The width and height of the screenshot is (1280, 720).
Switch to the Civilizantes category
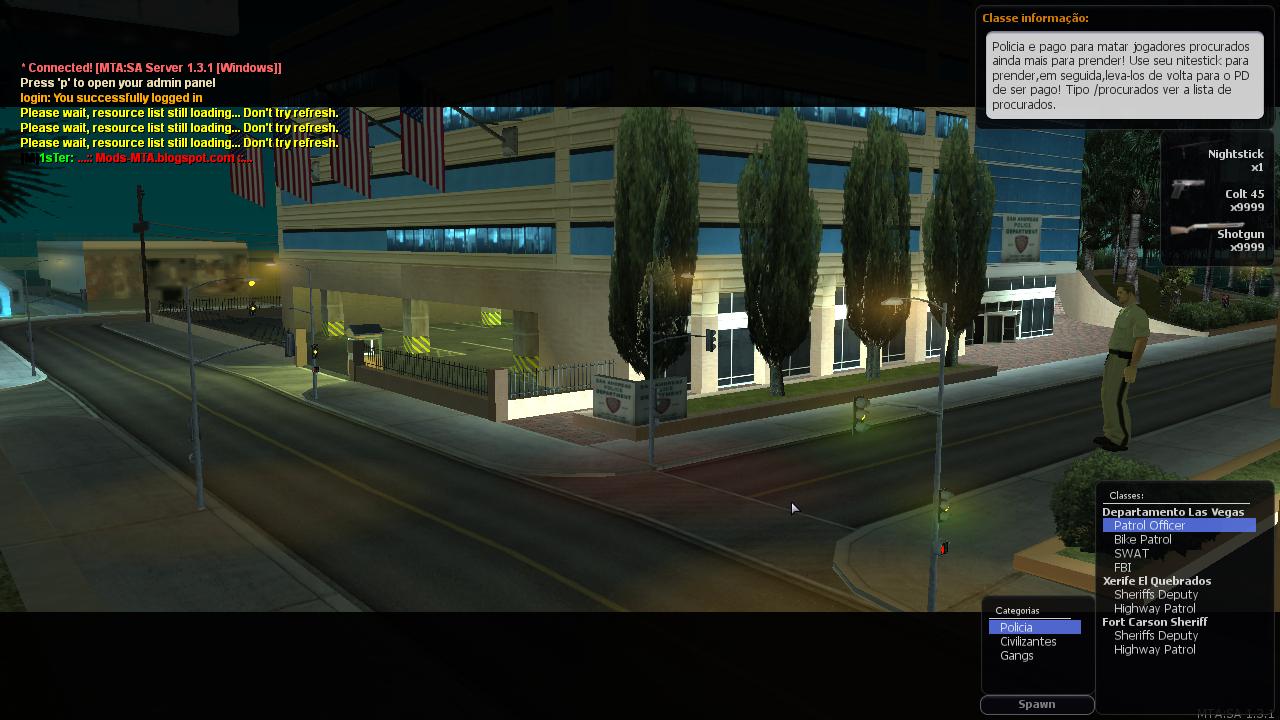[x=1030, y=641]
